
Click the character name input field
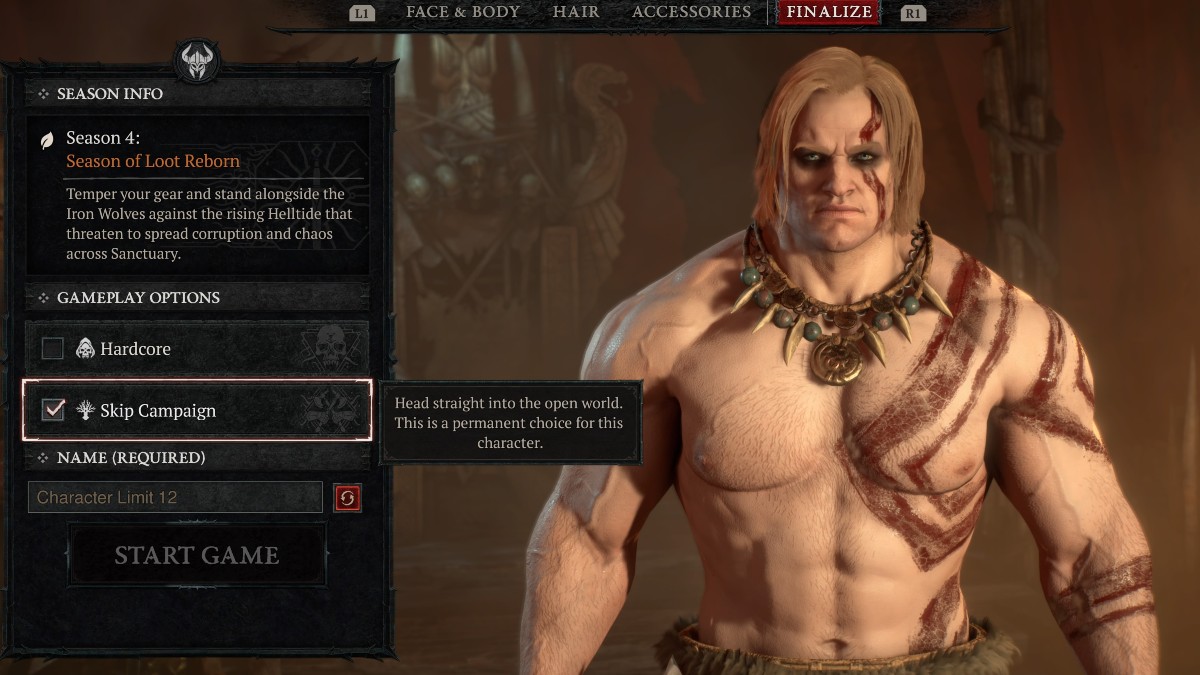(175, 497)
